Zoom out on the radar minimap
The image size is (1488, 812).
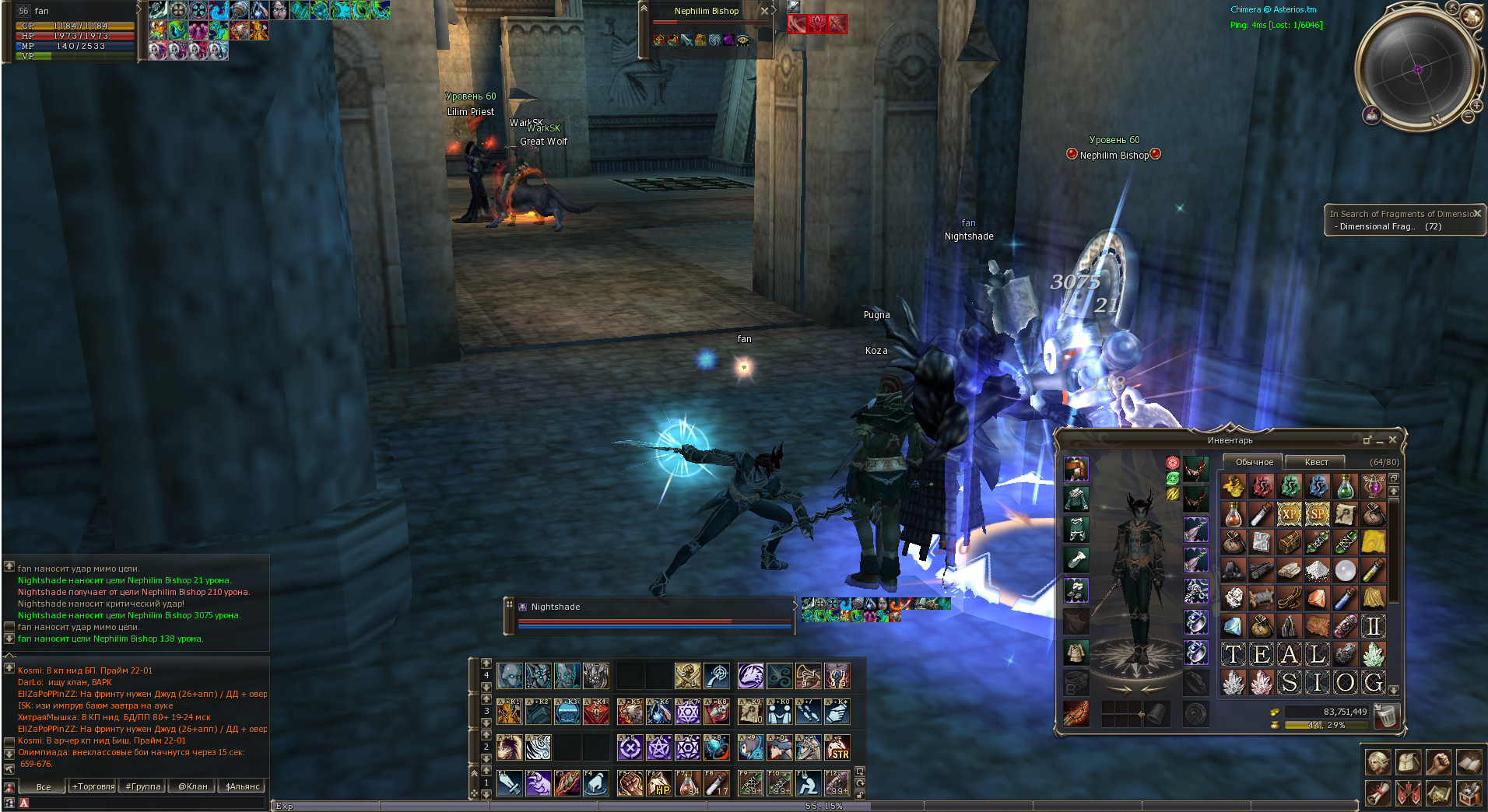point(1467,117)
